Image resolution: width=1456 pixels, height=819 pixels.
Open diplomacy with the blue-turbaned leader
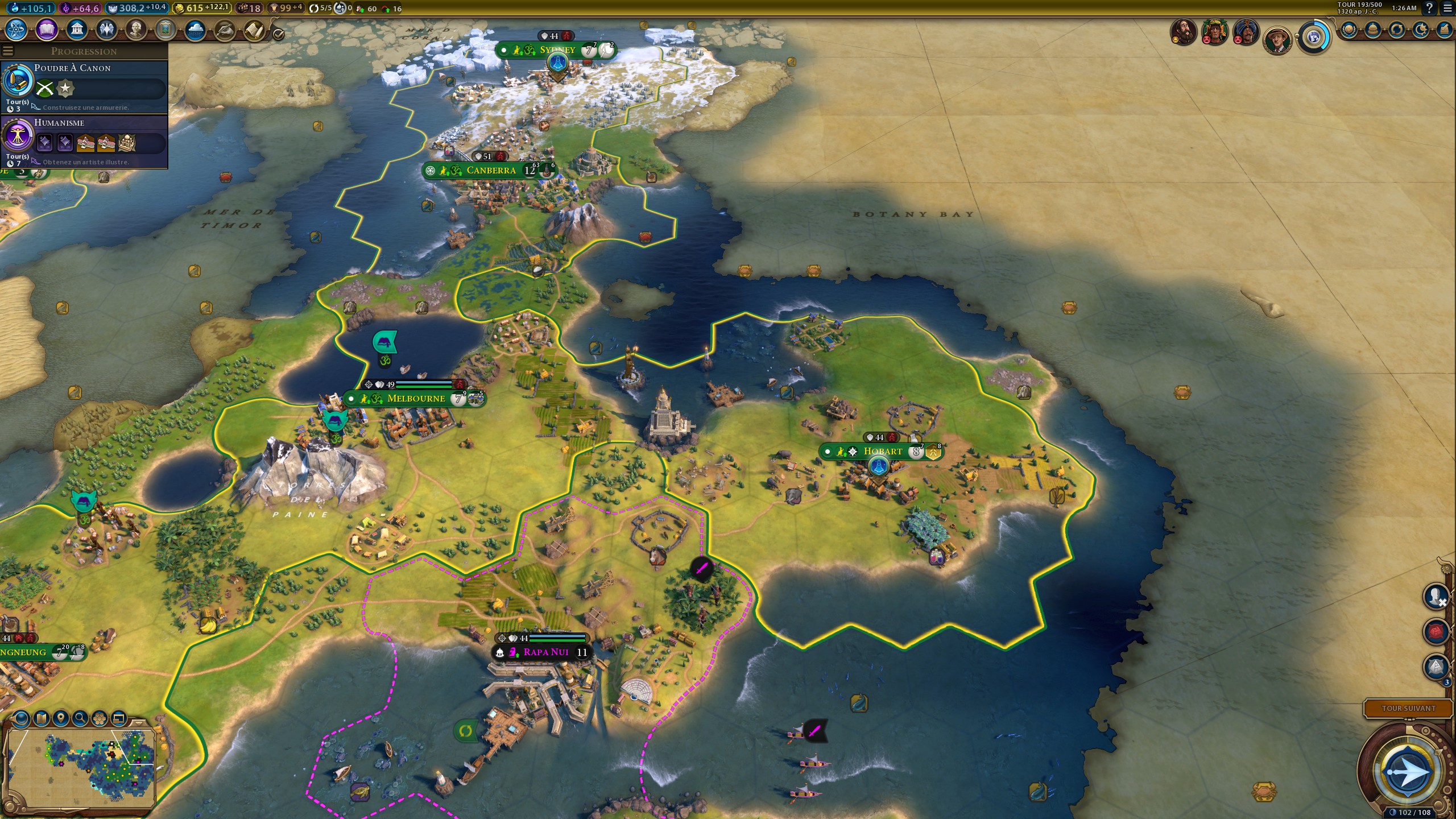1245,32
